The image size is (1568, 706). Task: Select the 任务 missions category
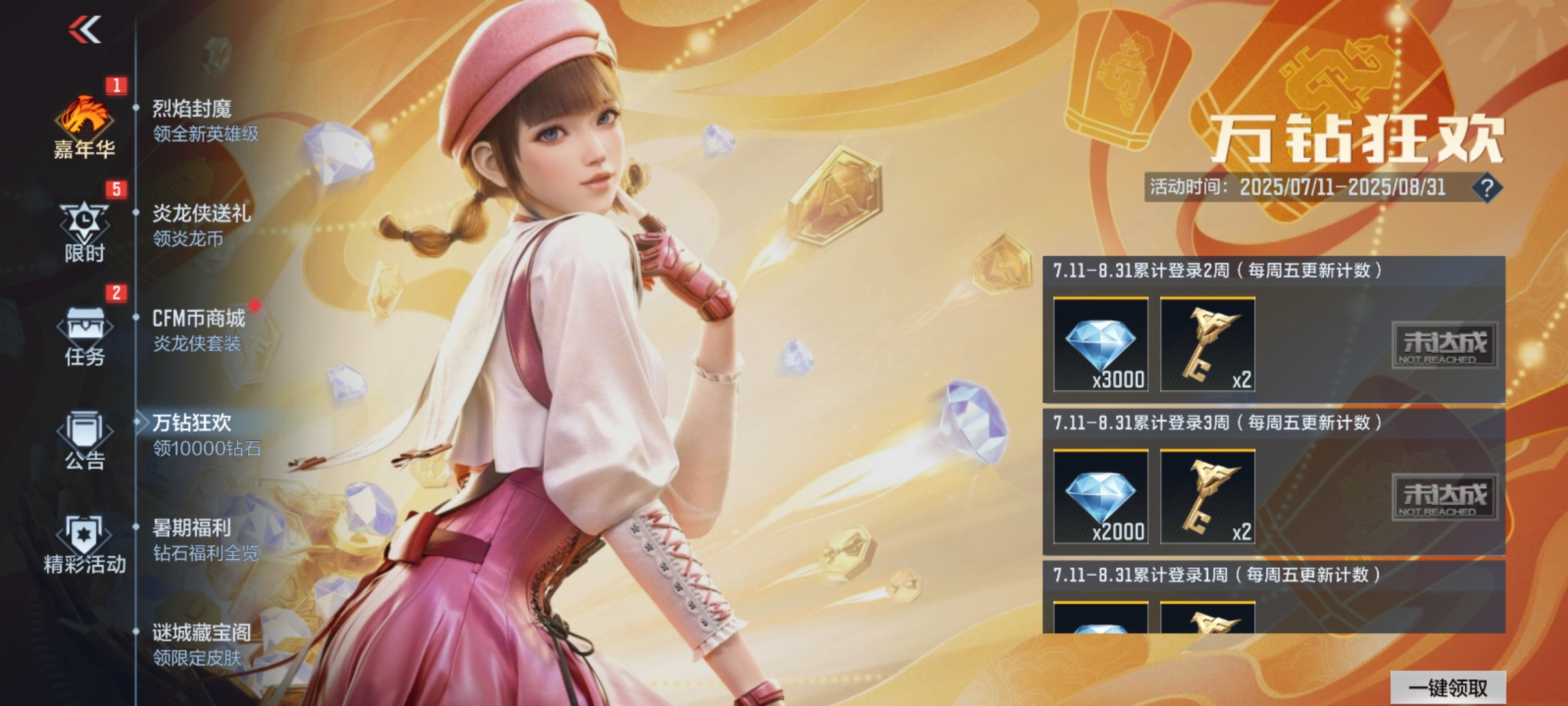84,336
